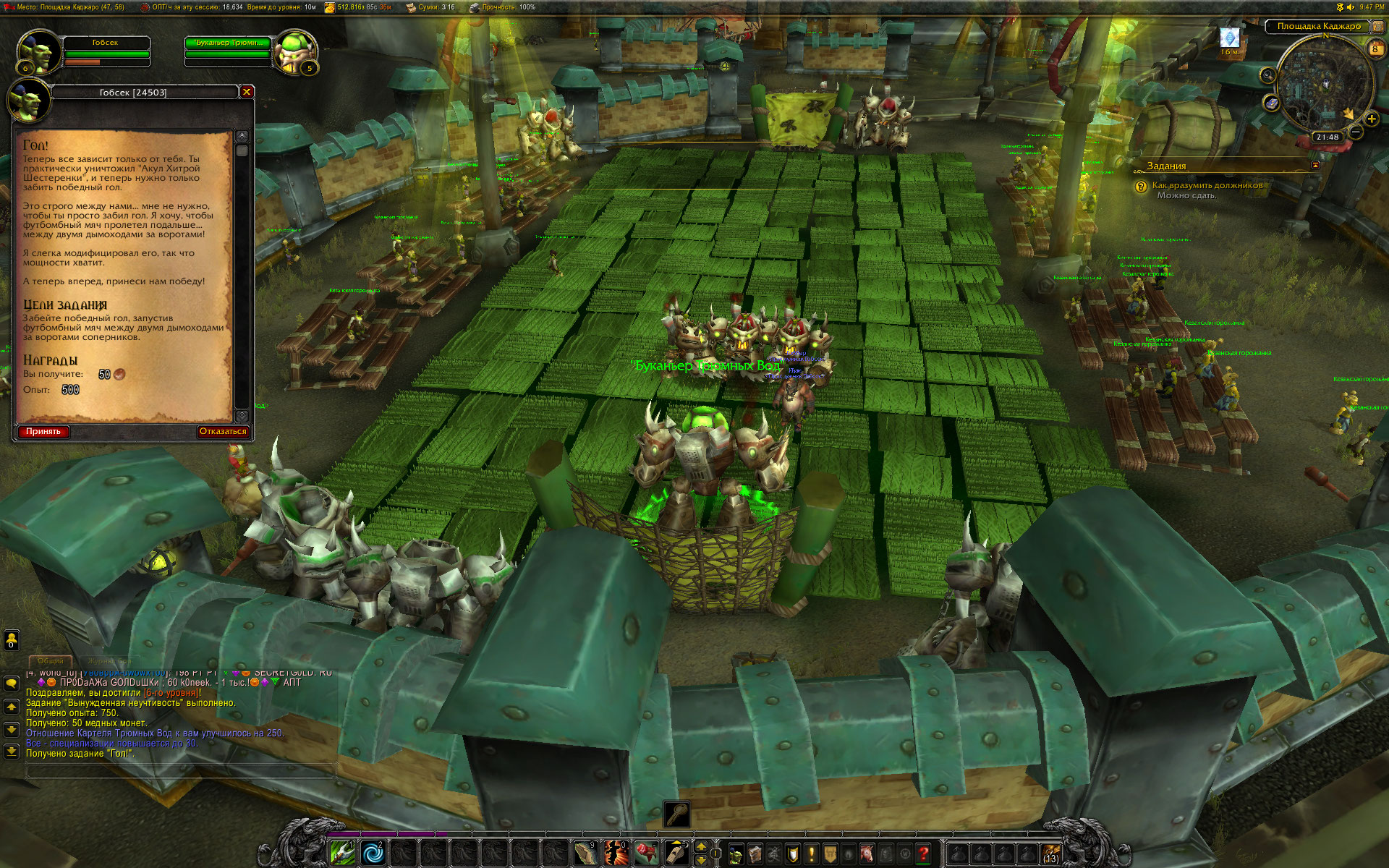Open the goblin character portrait micro button
Viewport: 1389px width, 868px height.
tap(736, 854)
